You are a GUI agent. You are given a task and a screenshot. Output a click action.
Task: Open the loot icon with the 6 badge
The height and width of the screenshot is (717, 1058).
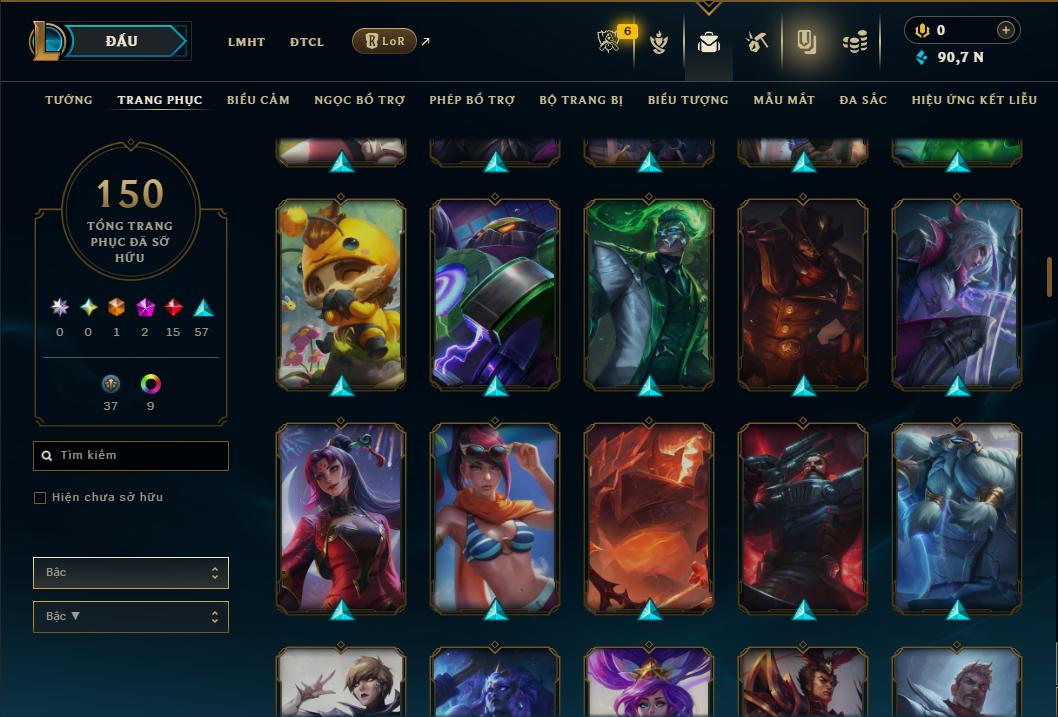pos(609,42)
